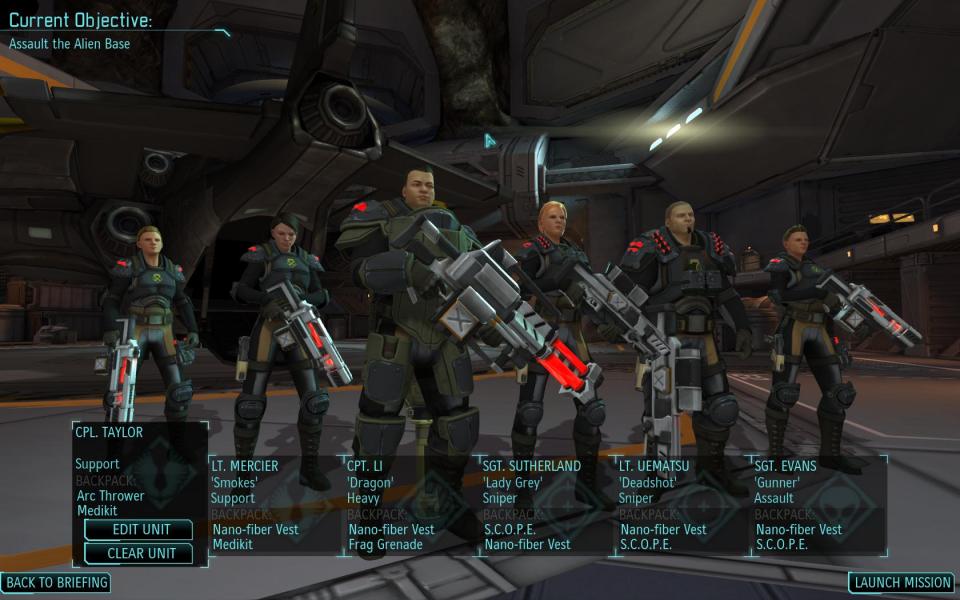Clear Cpl. Taylor from the squad
The width and height of the screenshot is (960, 600).
click(139, 553)
